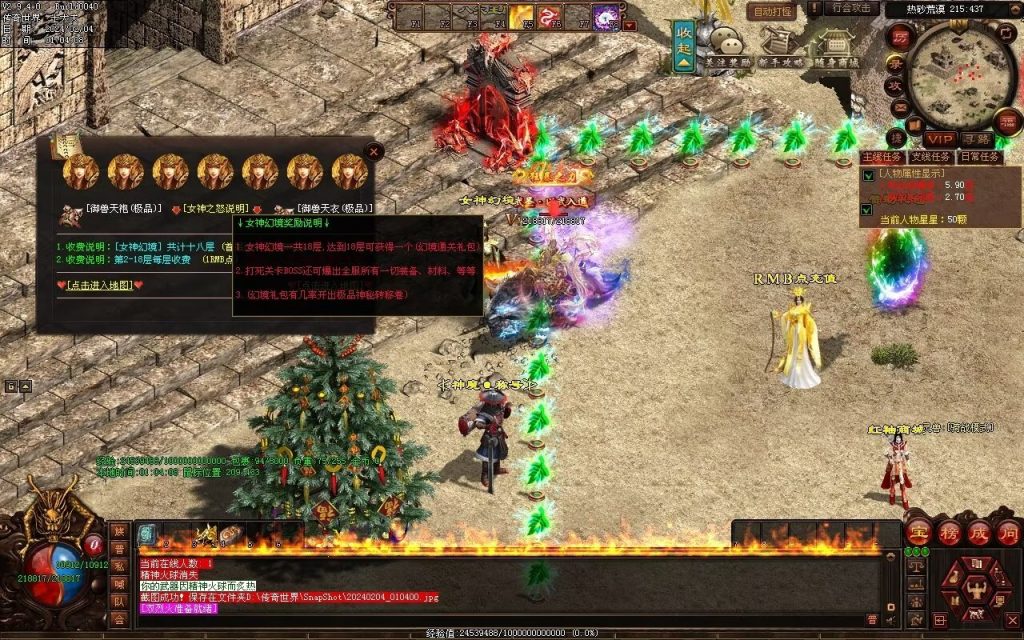Switch to the 主线任务 tab
Screen dimensions: 1024x640
tap(881, 157)
